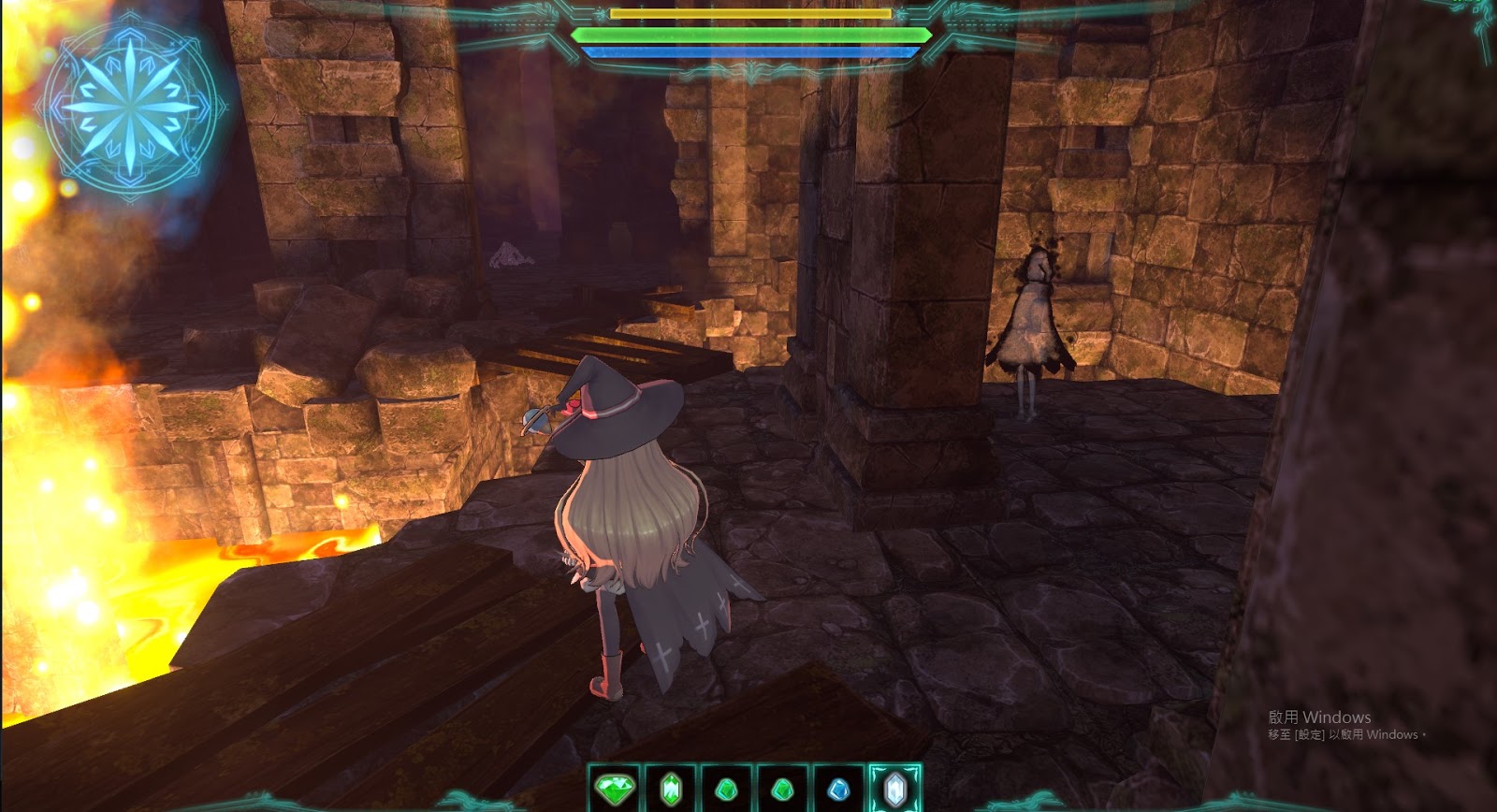Viewport: 1497px width, 812px height.
Task: Click the yellow experience bar
Action: pos(748,15)
